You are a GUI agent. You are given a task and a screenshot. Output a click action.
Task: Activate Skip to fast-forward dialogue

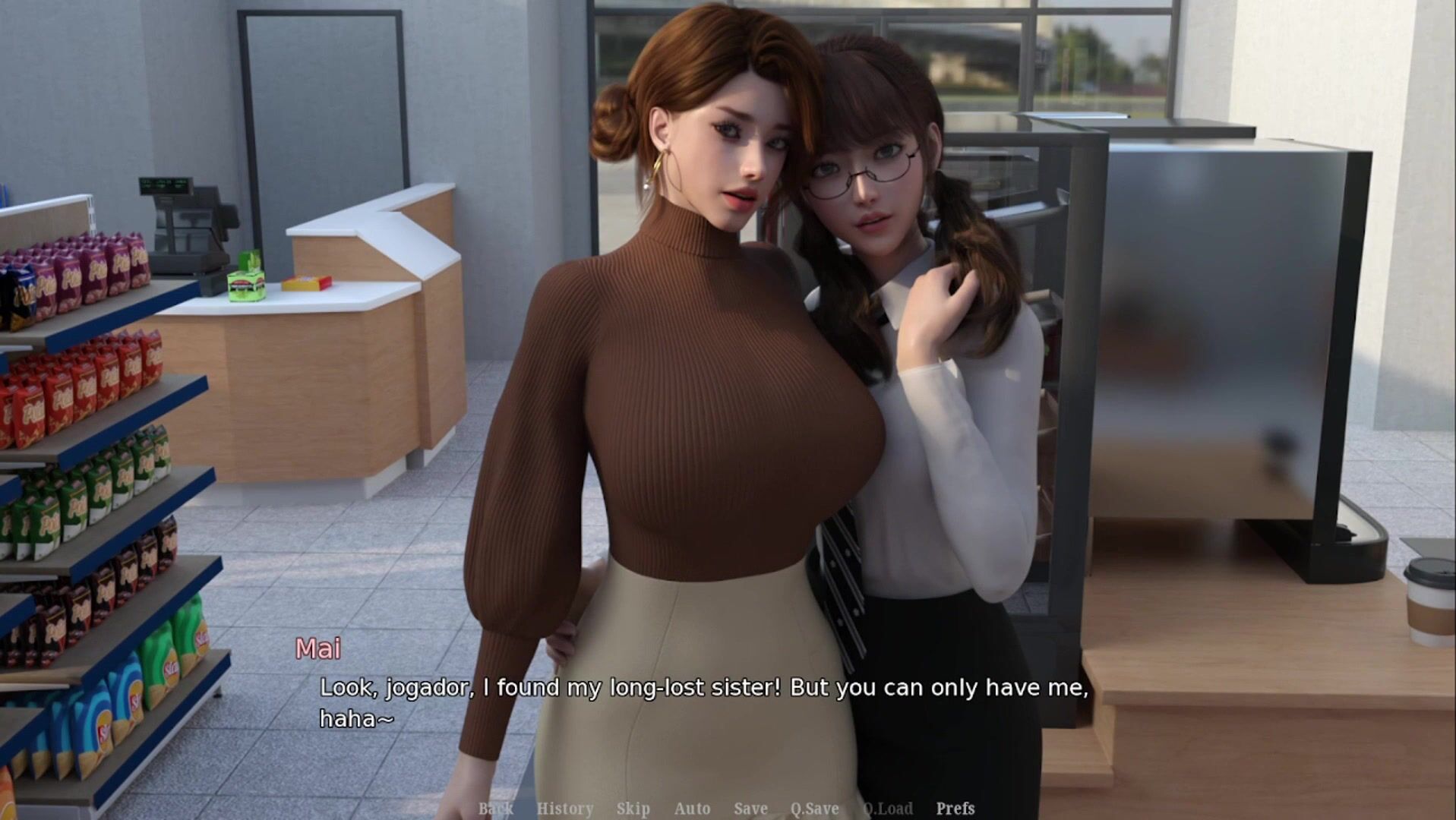pos(633,809)
